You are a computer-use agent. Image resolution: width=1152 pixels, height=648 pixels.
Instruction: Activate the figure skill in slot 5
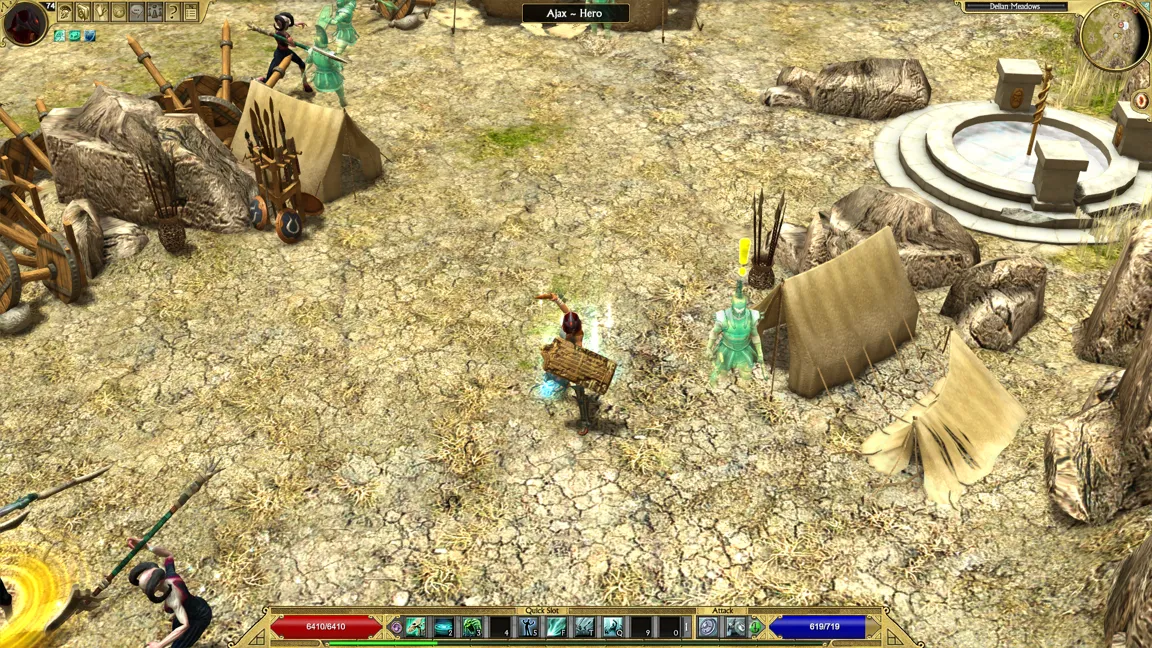(x=528, y=627)
